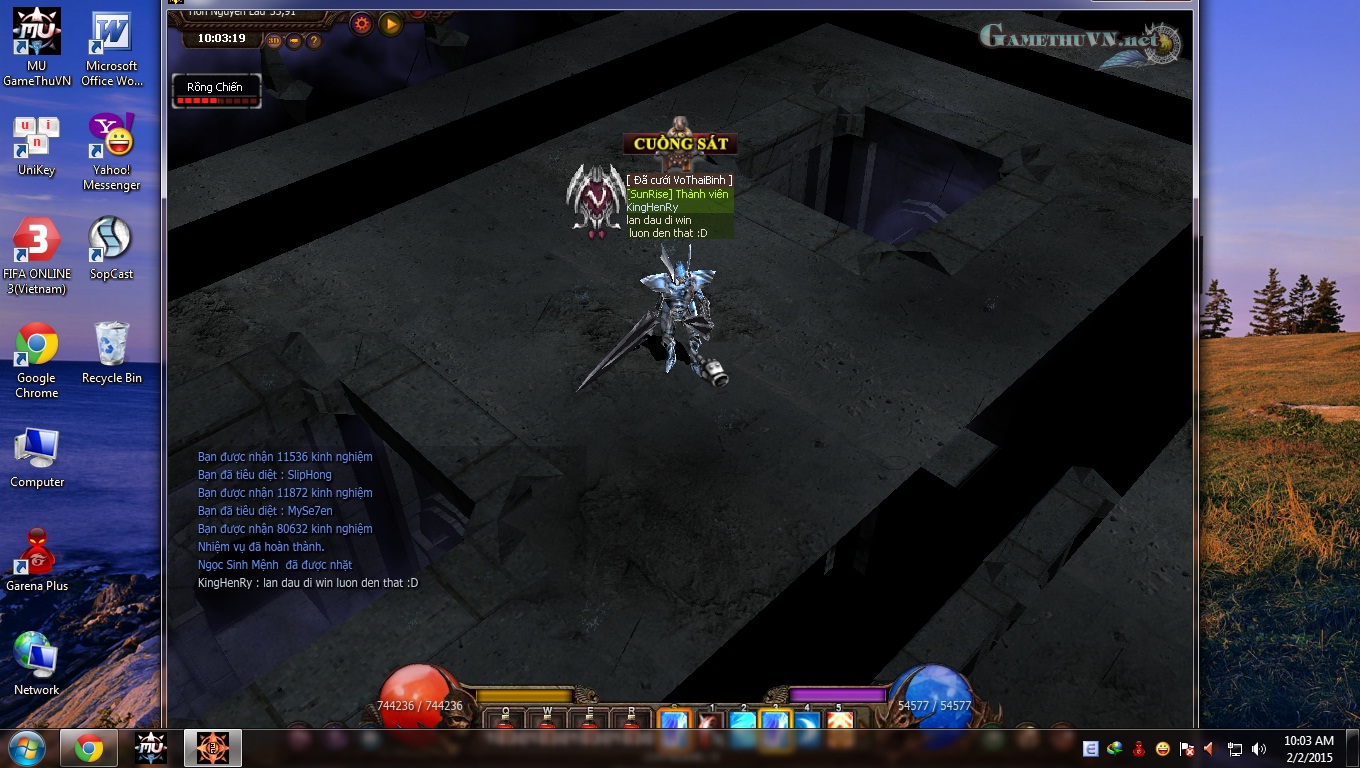Select the crescent skill in slot 4
1360x768 pixels.
point(807,720)
